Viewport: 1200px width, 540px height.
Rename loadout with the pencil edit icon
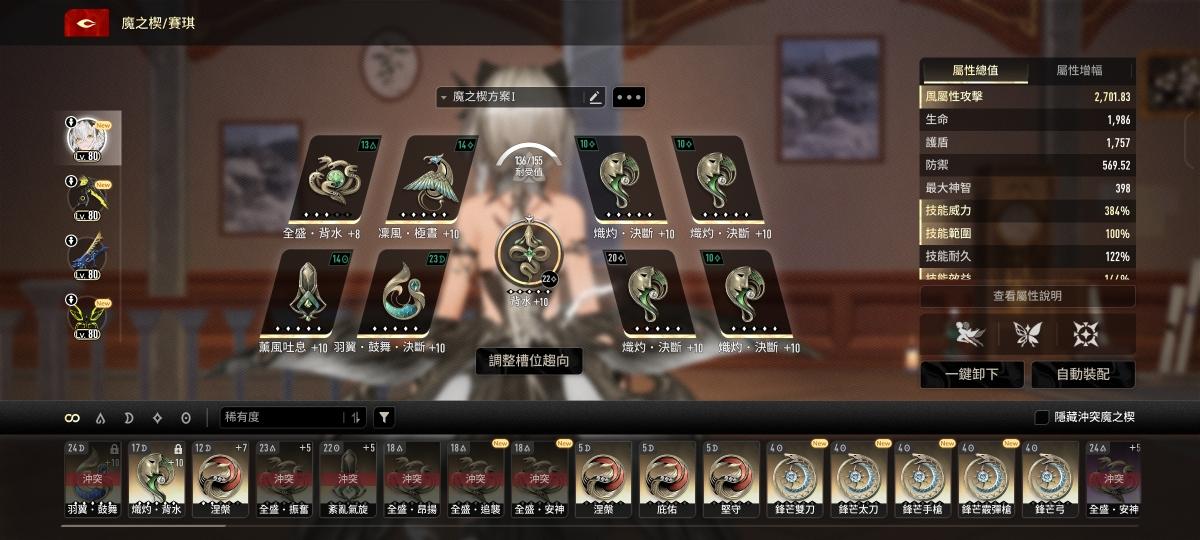(x=595, y=97)
